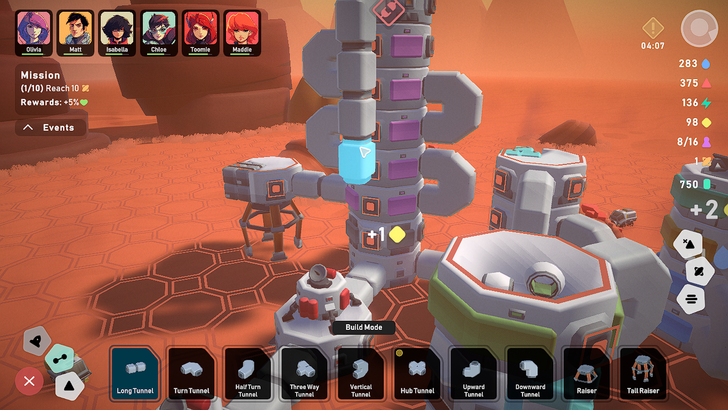Expand the Events panel
The image size is (728, 410).
(51, 128)
